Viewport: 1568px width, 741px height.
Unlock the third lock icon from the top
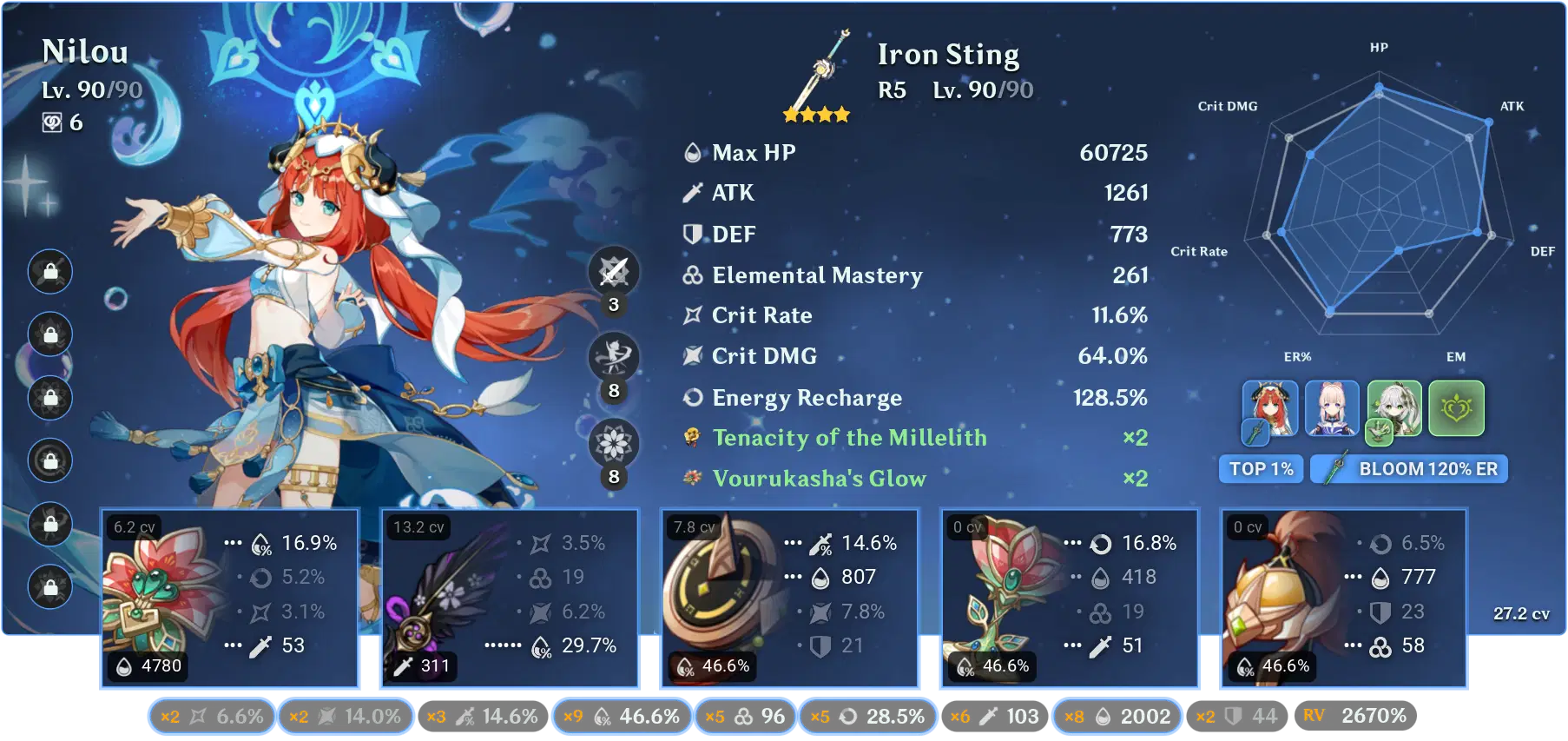(49, 398)
